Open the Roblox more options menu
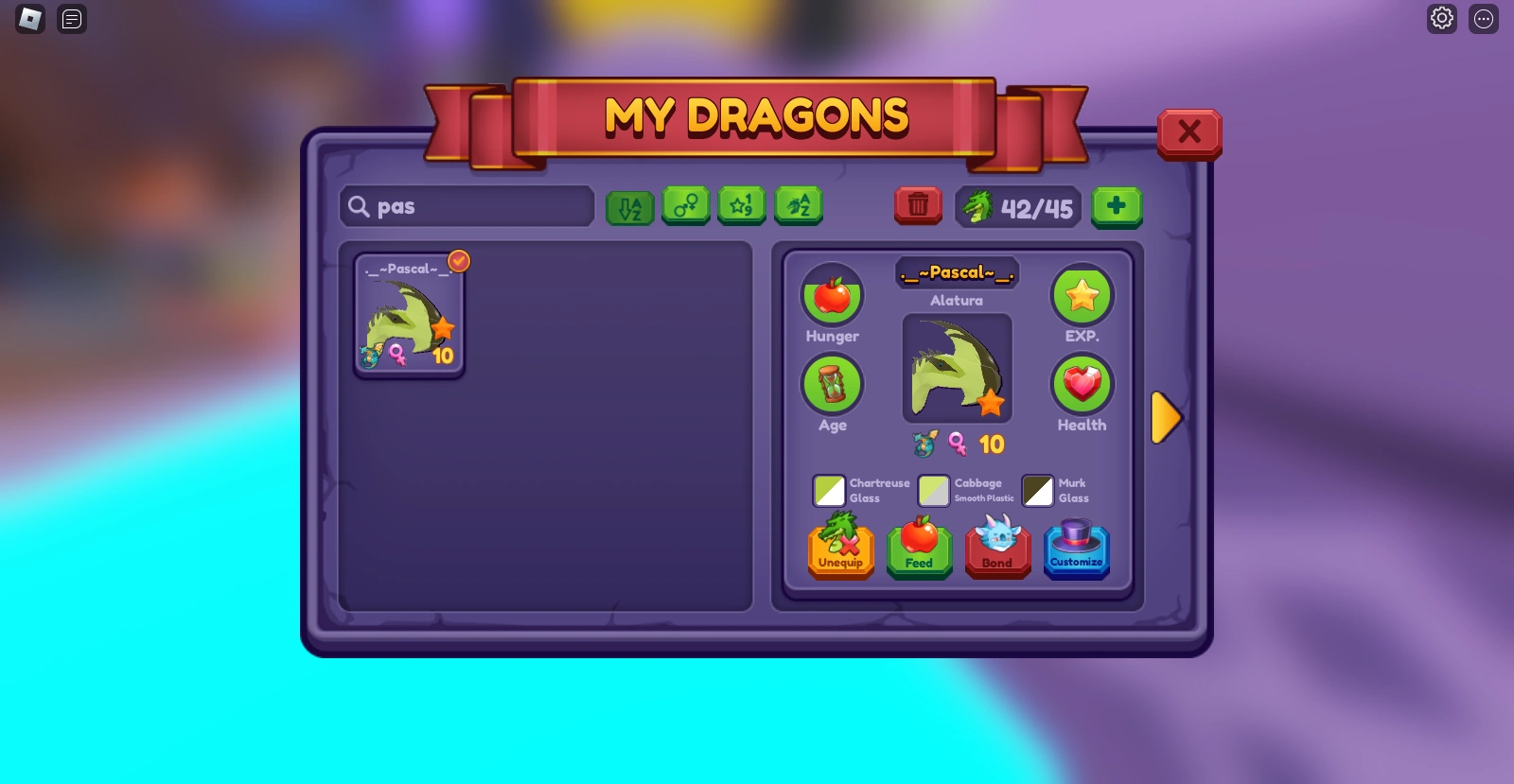1514x784 pixels. tap(1483, 18)
